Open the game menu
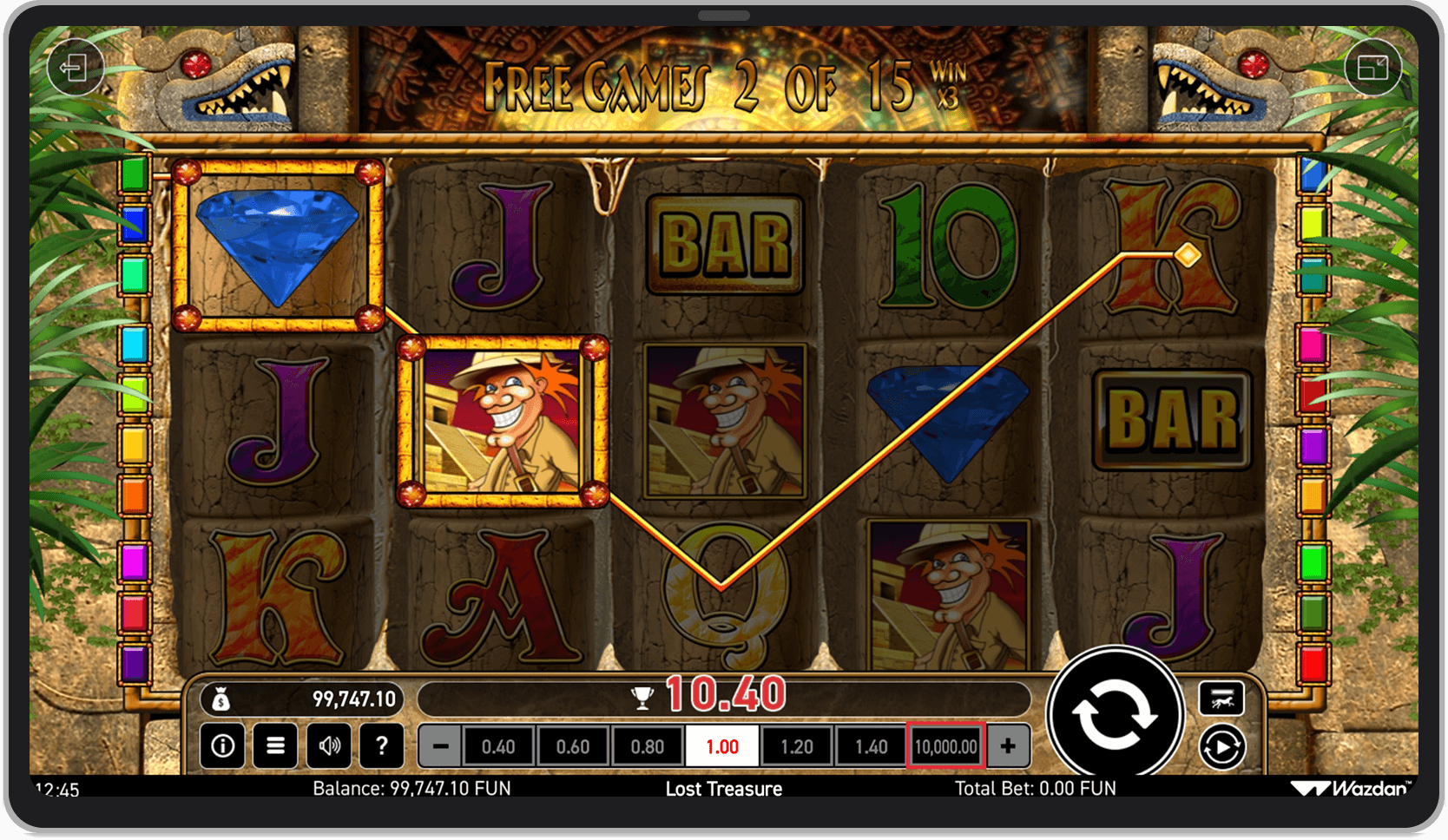 tap(275, 745)
